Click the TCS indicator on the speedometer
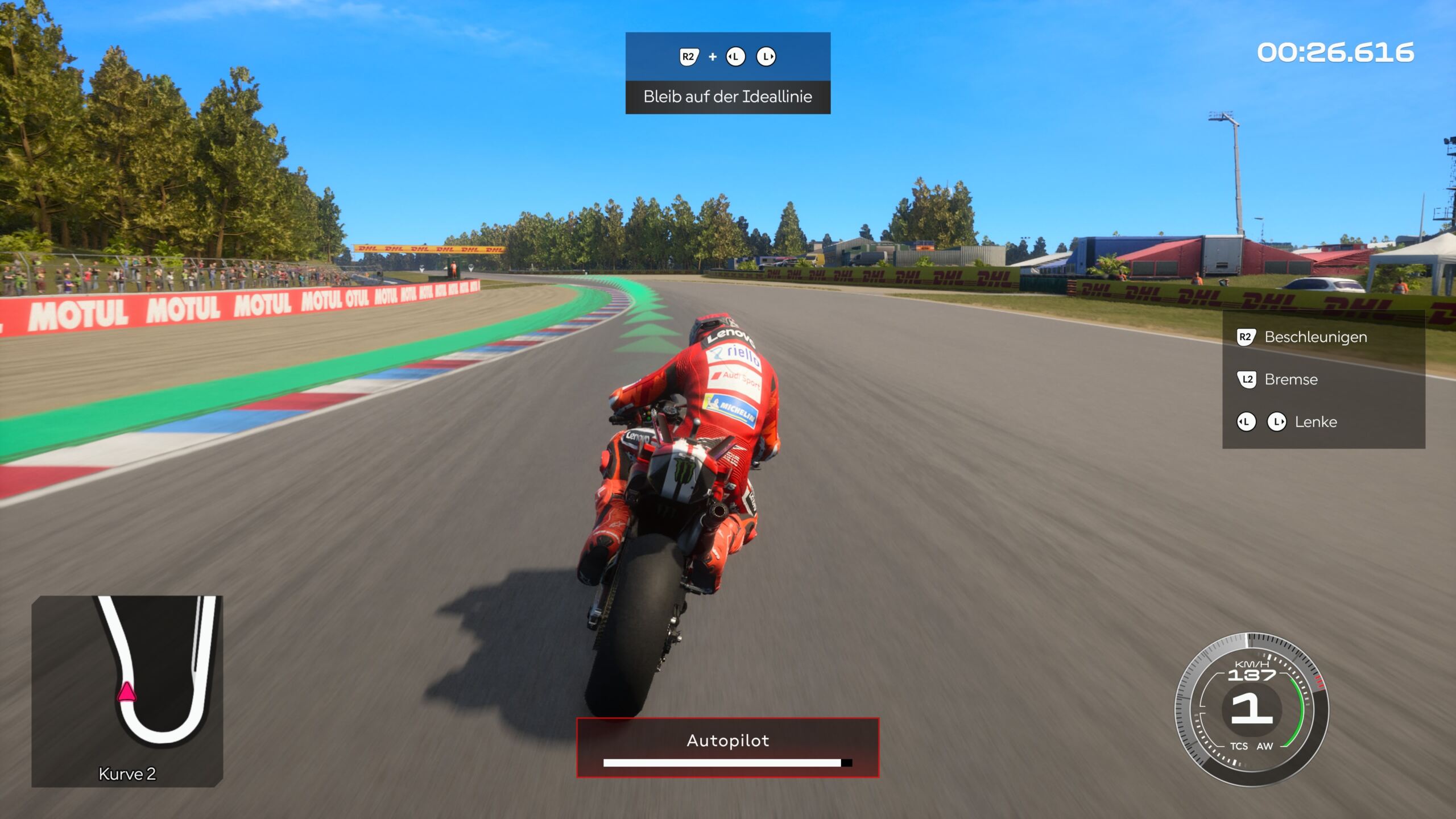1456x819 pixels. 1239,746
